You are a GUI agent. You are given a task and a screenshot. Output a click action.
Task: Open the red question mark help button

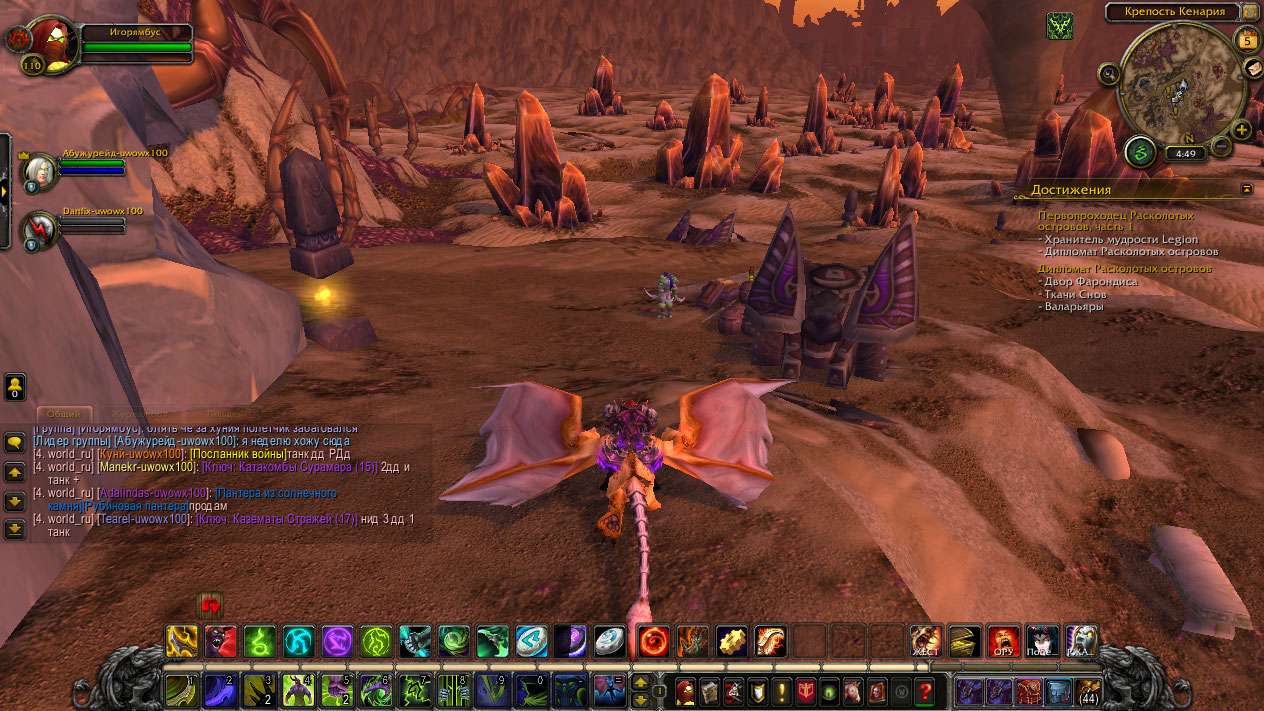[924, 690]
